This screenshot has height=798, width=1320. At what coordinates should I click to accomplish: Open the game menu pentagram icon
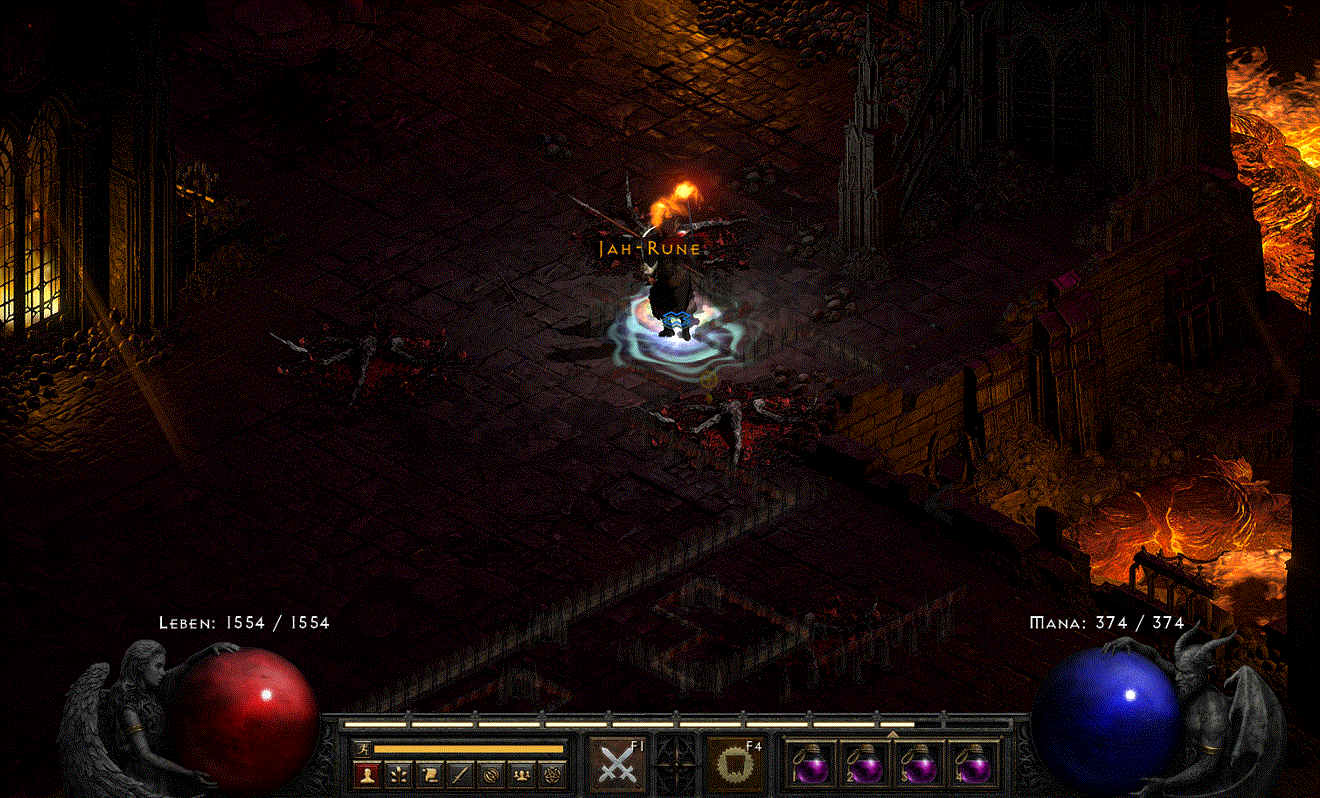click(554, 775)
